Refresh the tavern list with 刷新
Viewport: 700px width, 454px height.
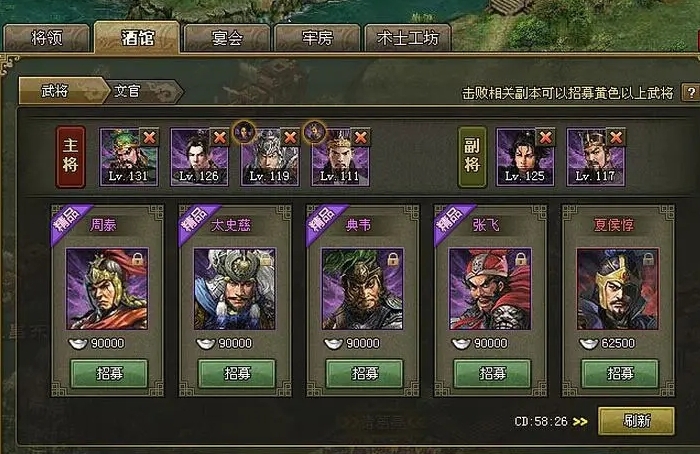pos(636,421)
